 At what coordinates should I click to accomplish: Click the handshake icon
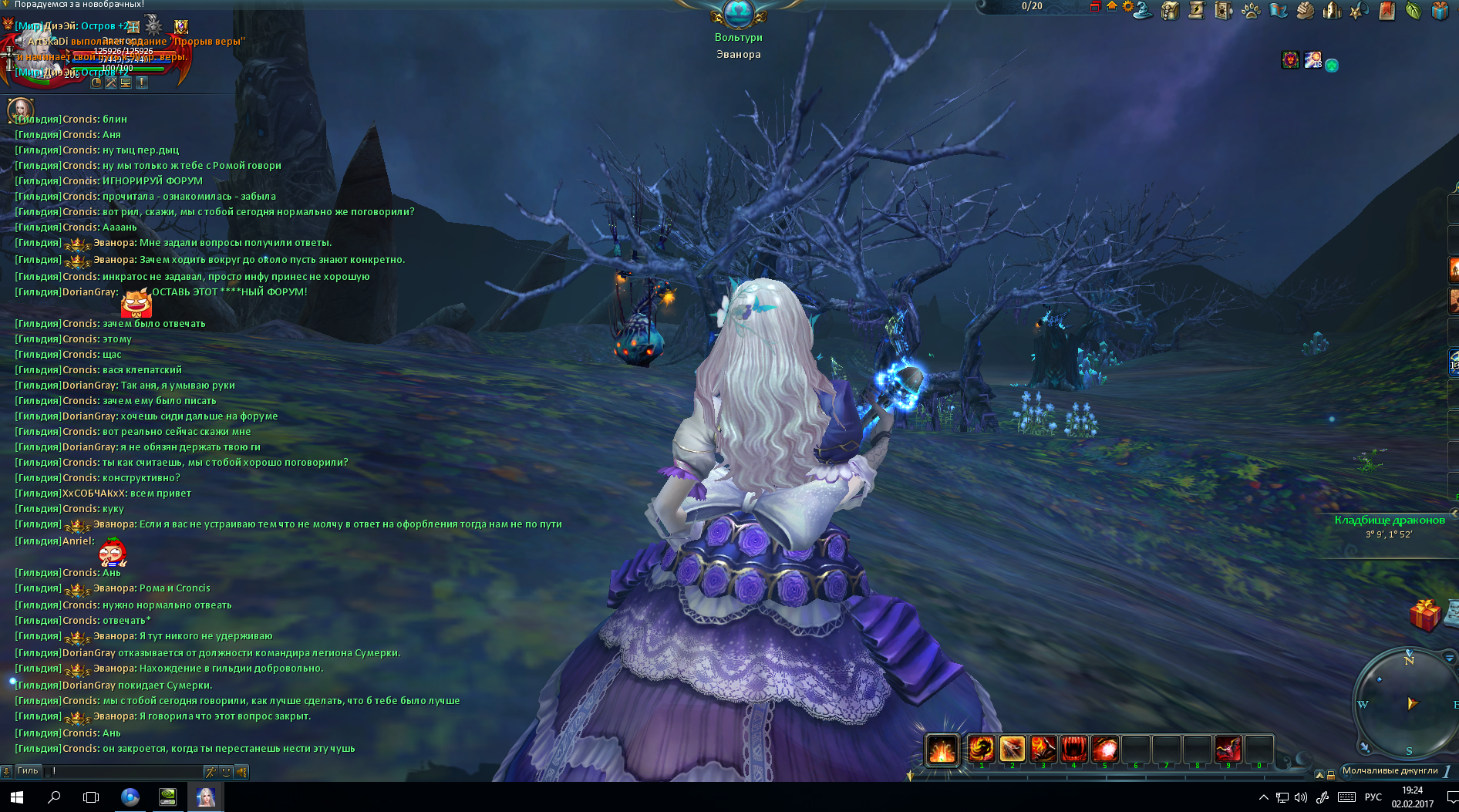pyautogui.click(x=1305, y=11)
